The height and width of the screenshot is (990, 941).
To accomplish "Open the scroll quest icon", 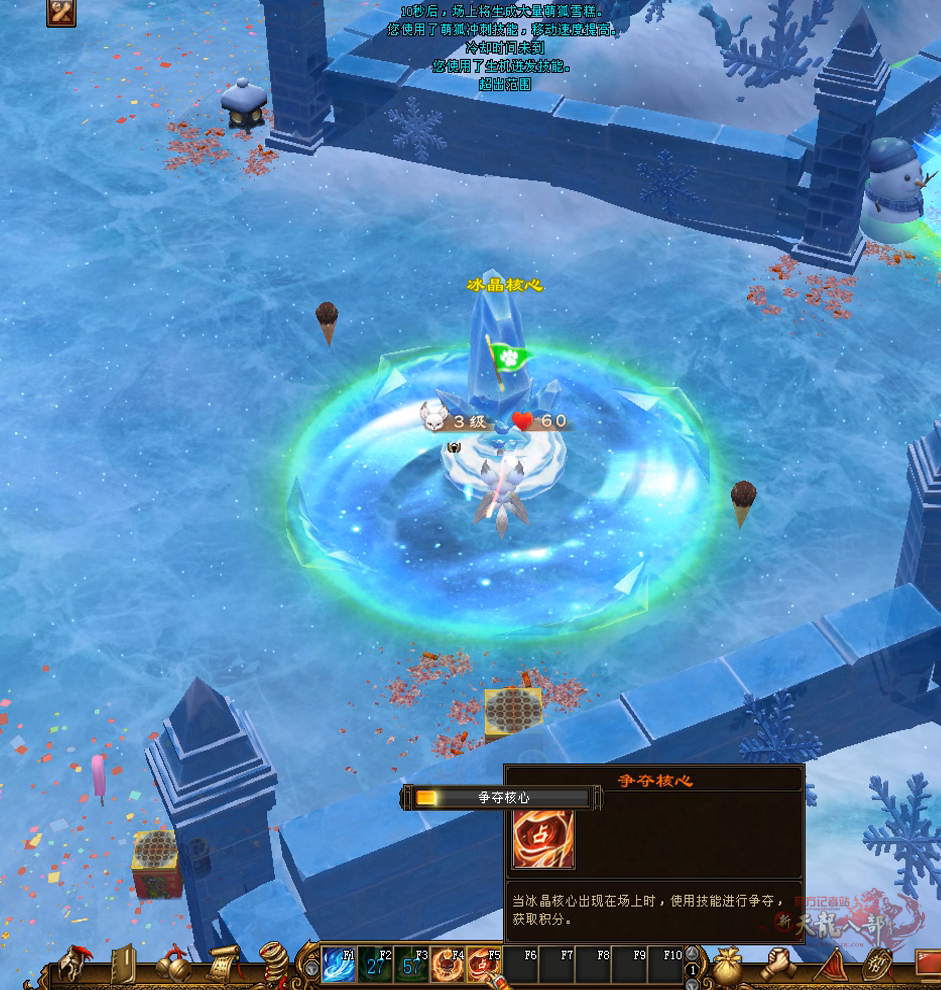I will pyautogui.click(x=224, y=966).
